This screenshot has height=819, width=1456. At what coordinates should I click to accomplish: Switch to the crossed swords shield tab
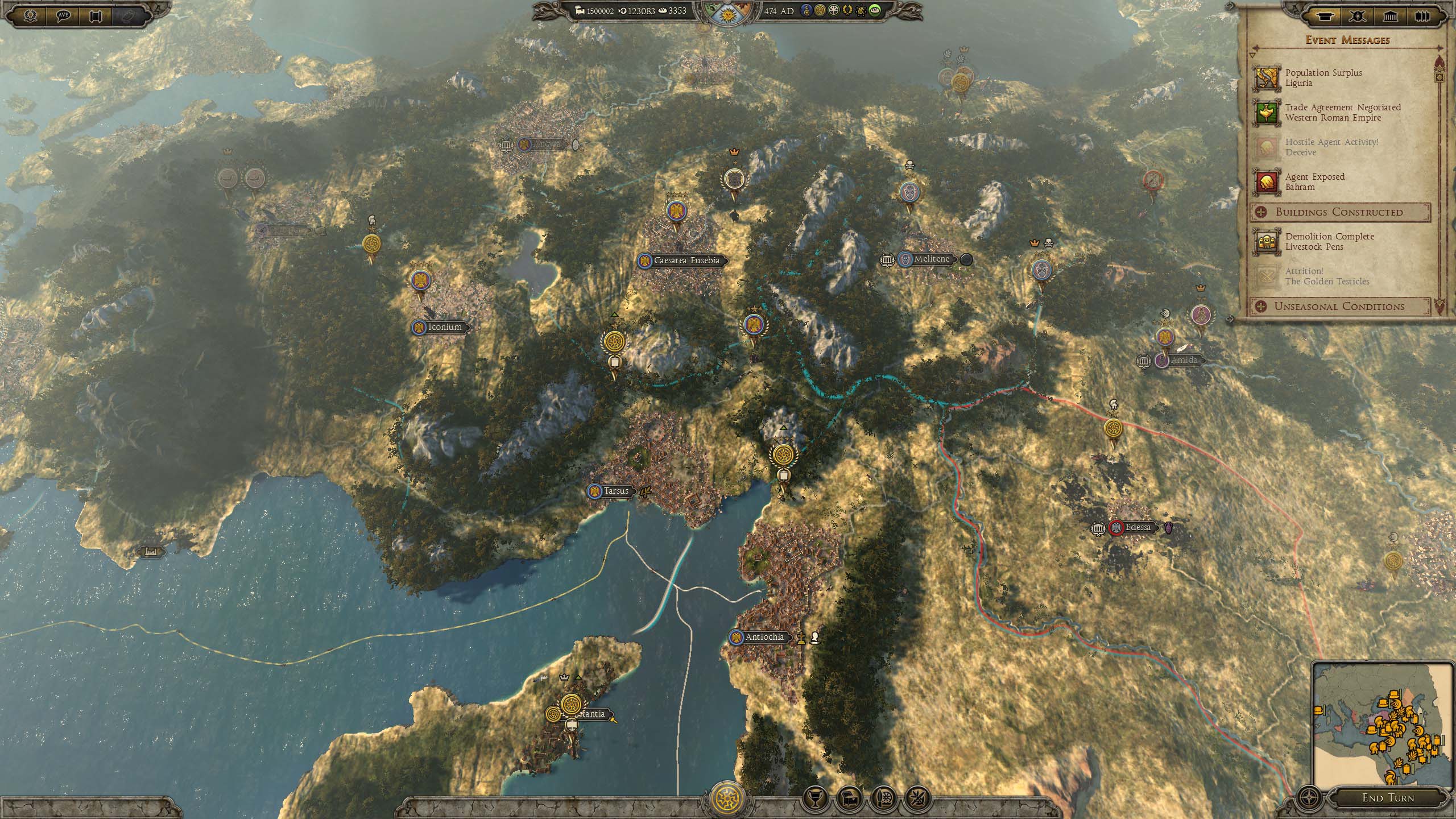[1358, 16]
